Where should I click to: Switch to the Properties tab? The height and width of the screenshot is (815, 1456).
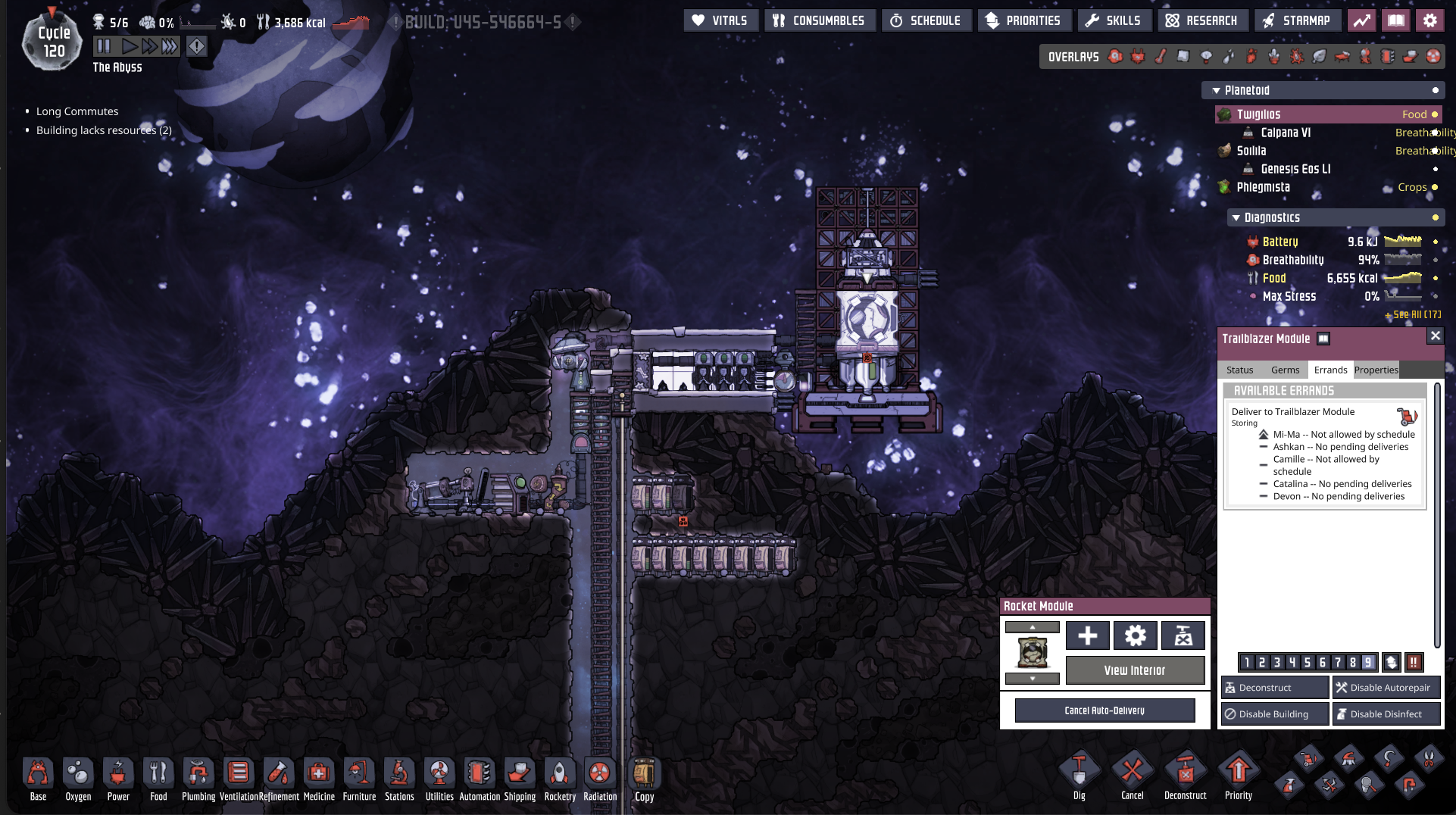click(1376, 370)
